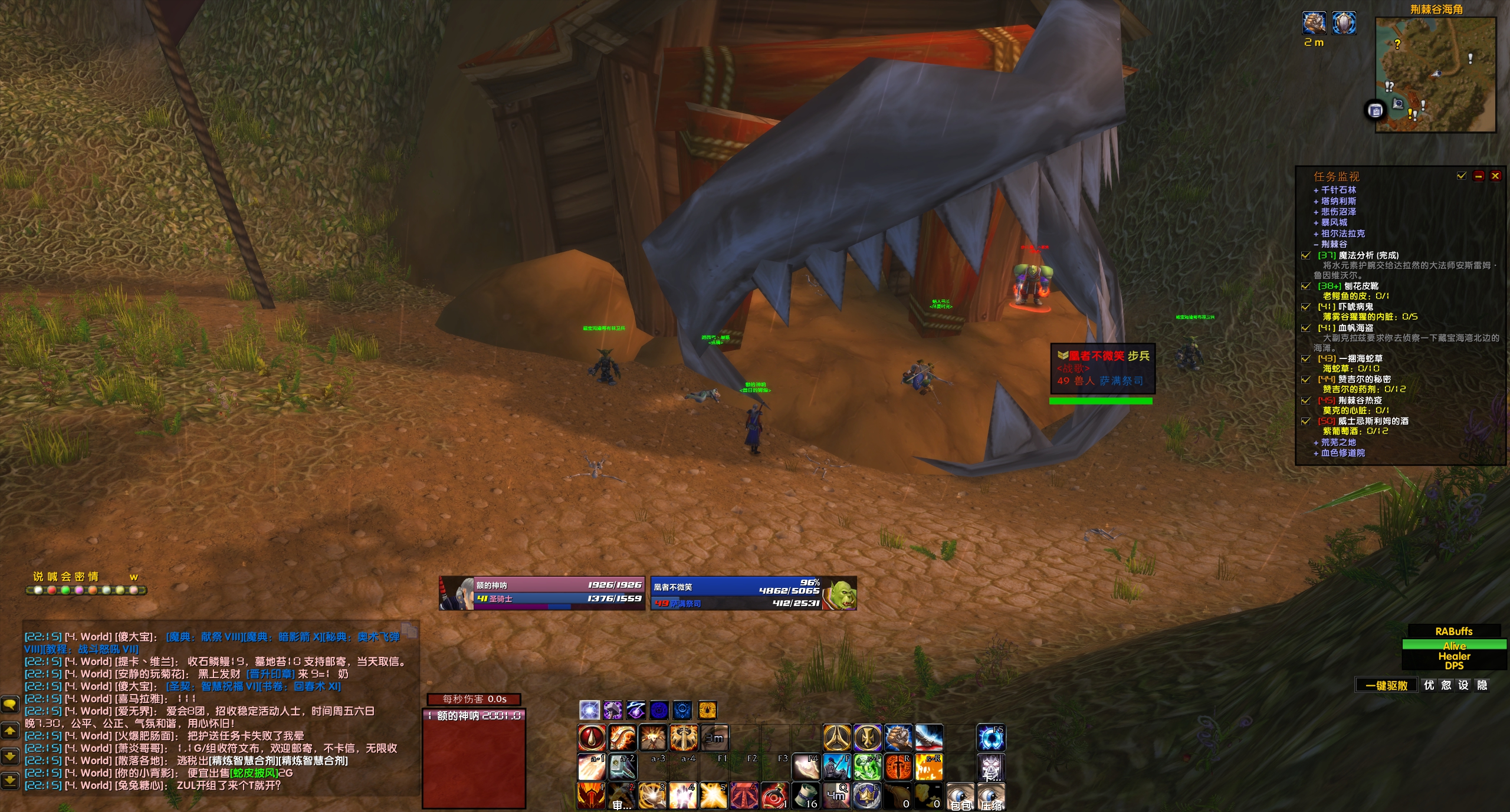Minimize the quest tracker panel
The height and width of the screenshot is (812, 1510).
[x=1478, y=176]
